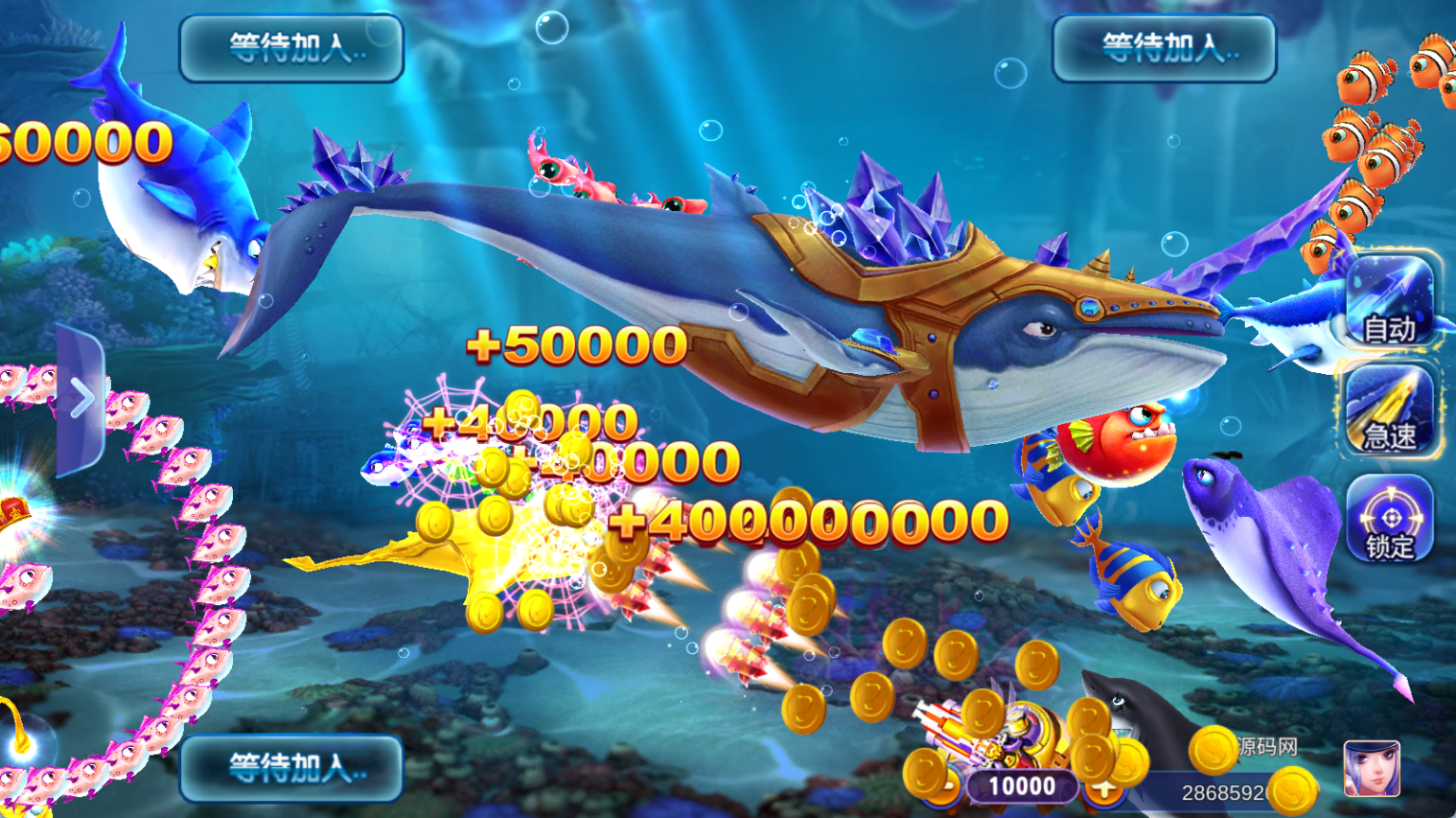Enable the 锁定 target lock button
The height and width of the screenshot is (818, 1456).
click(x=1389, y=519)
